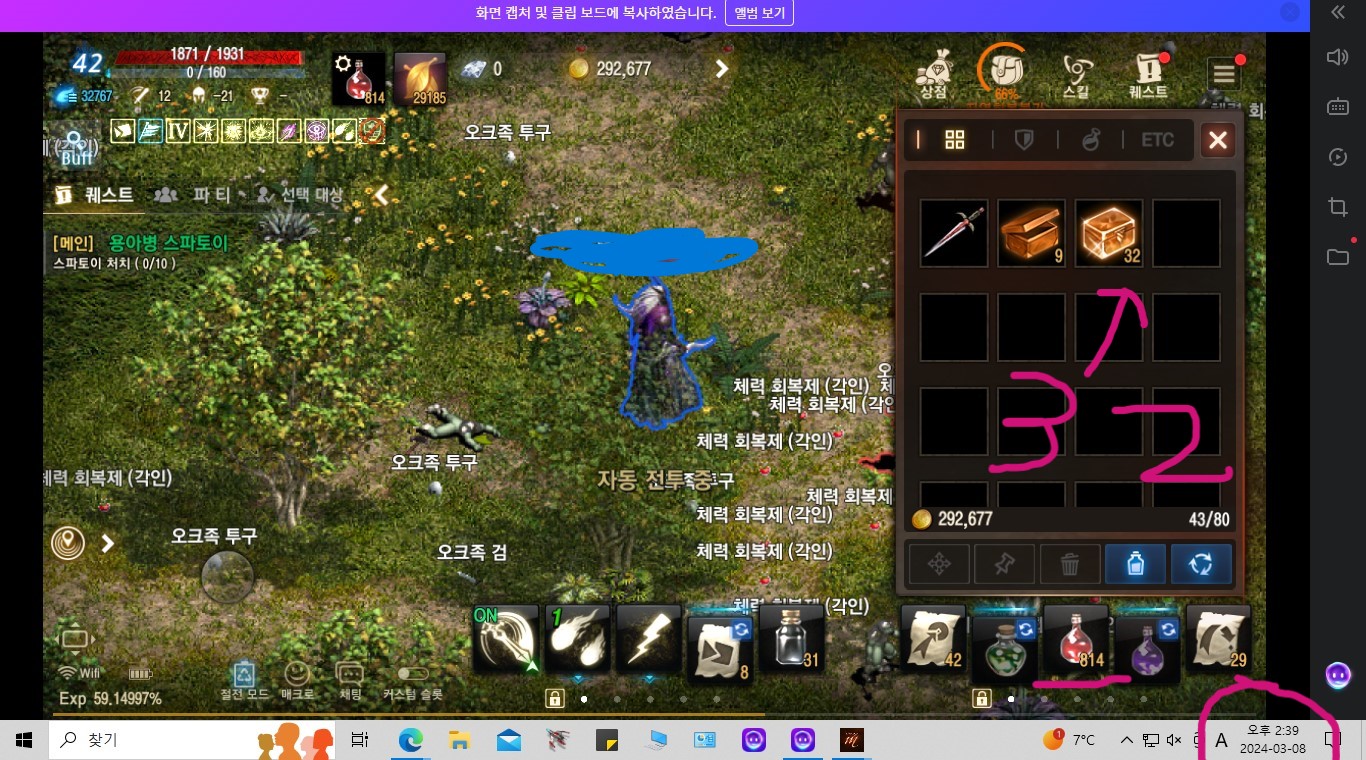Expand the minimap panel arrow on the left
Screen dimensions: 1366x760
click(x=106, y=543)
